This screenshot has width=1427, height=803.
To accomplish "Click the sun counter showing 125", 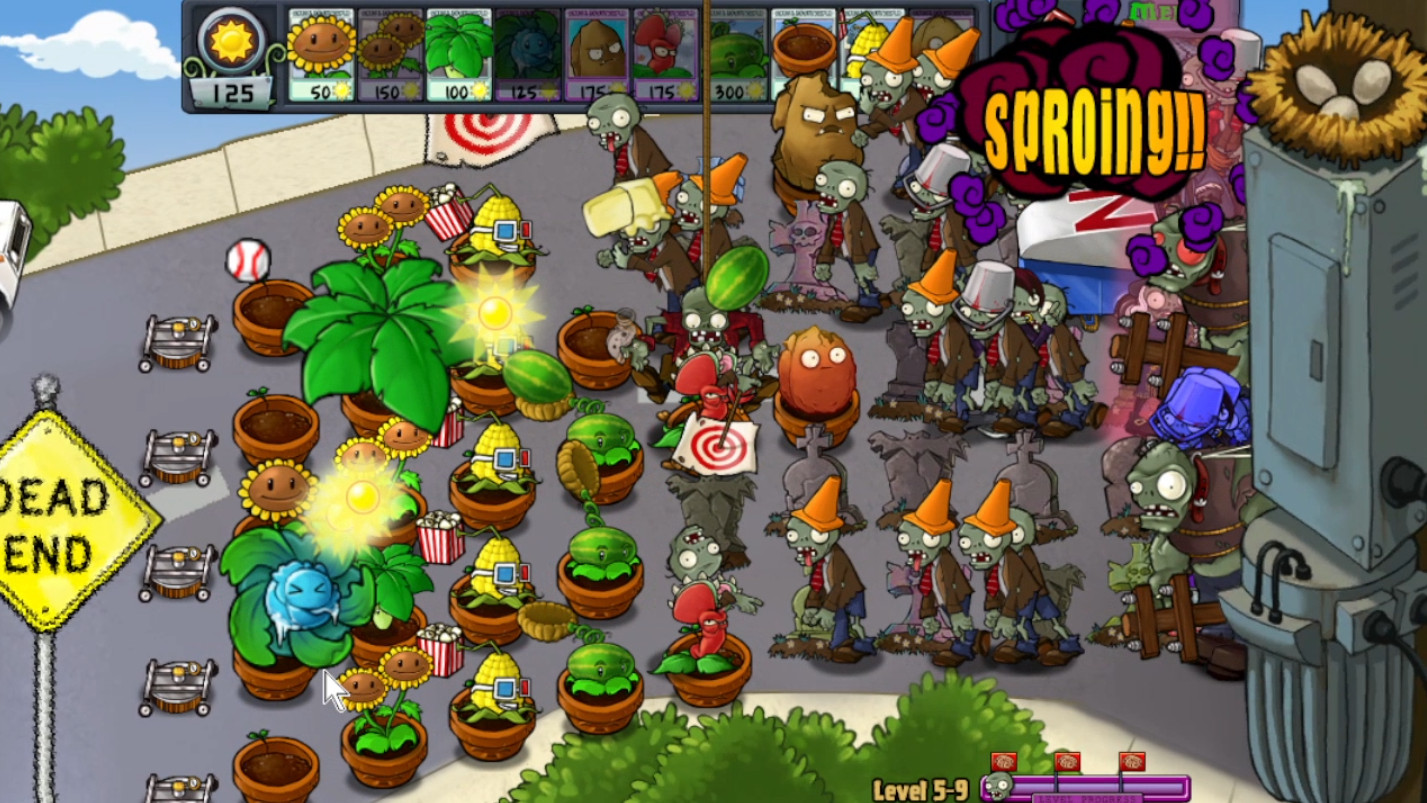I will tap(235, 60).
